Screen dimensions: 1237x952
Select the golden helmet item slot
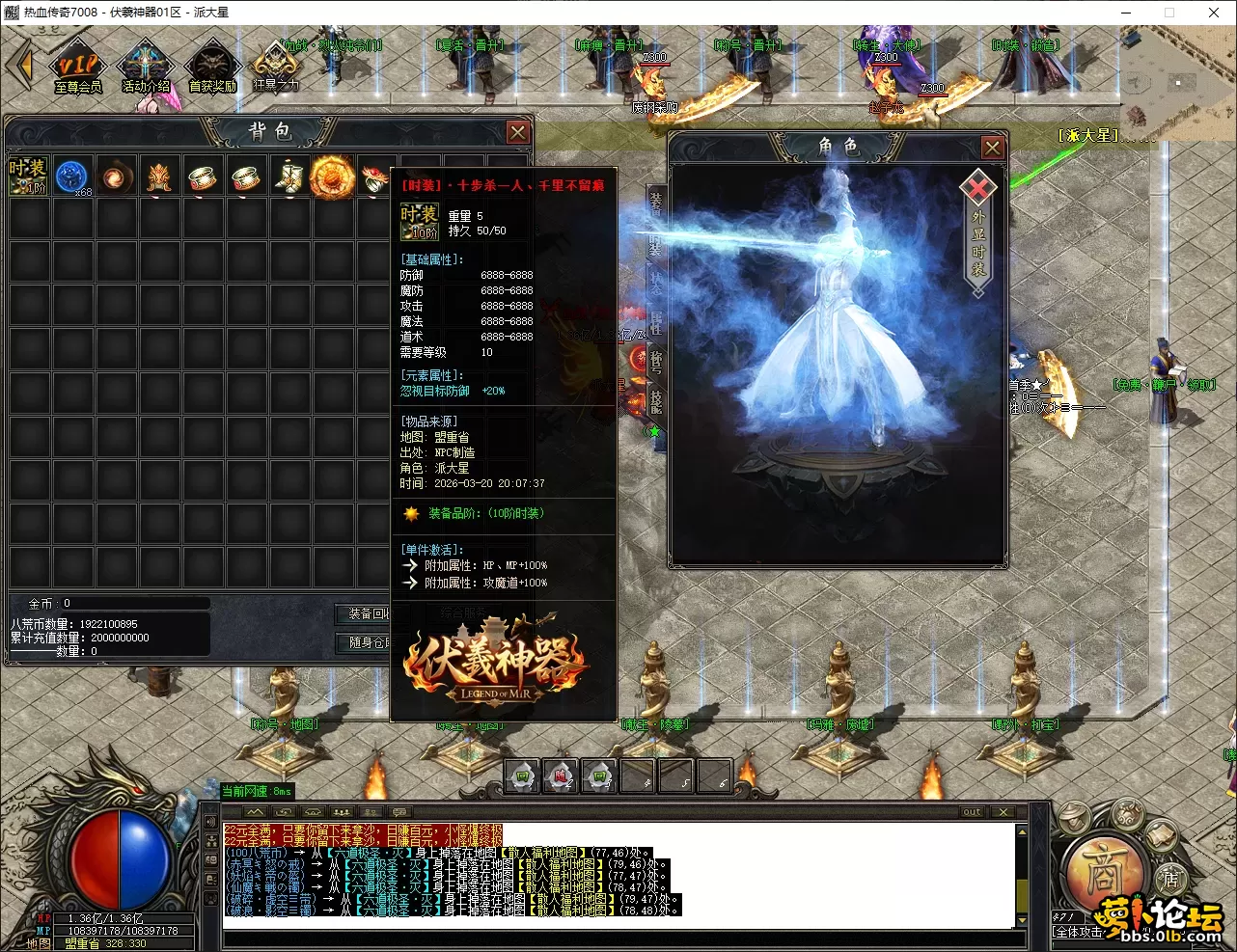(x=159, y=177)
